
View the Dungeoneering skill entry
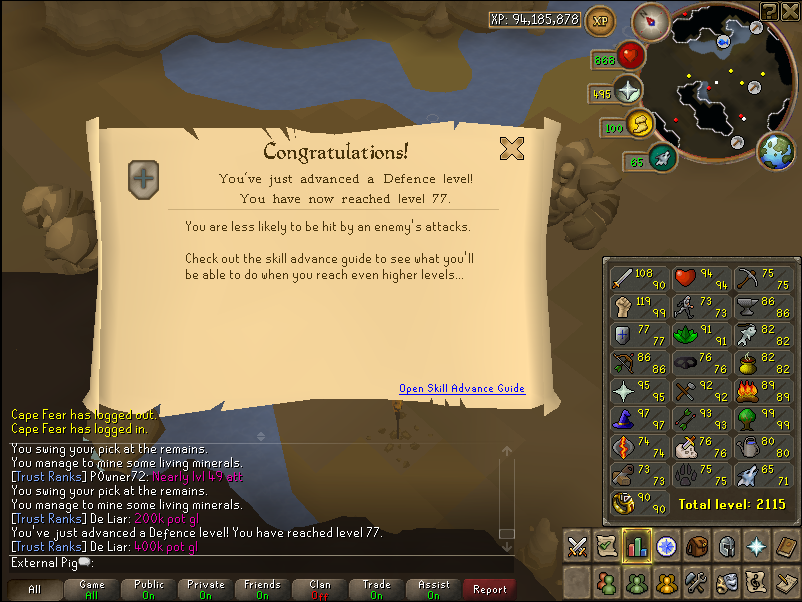pyautogui.click(x=634, y=503)
